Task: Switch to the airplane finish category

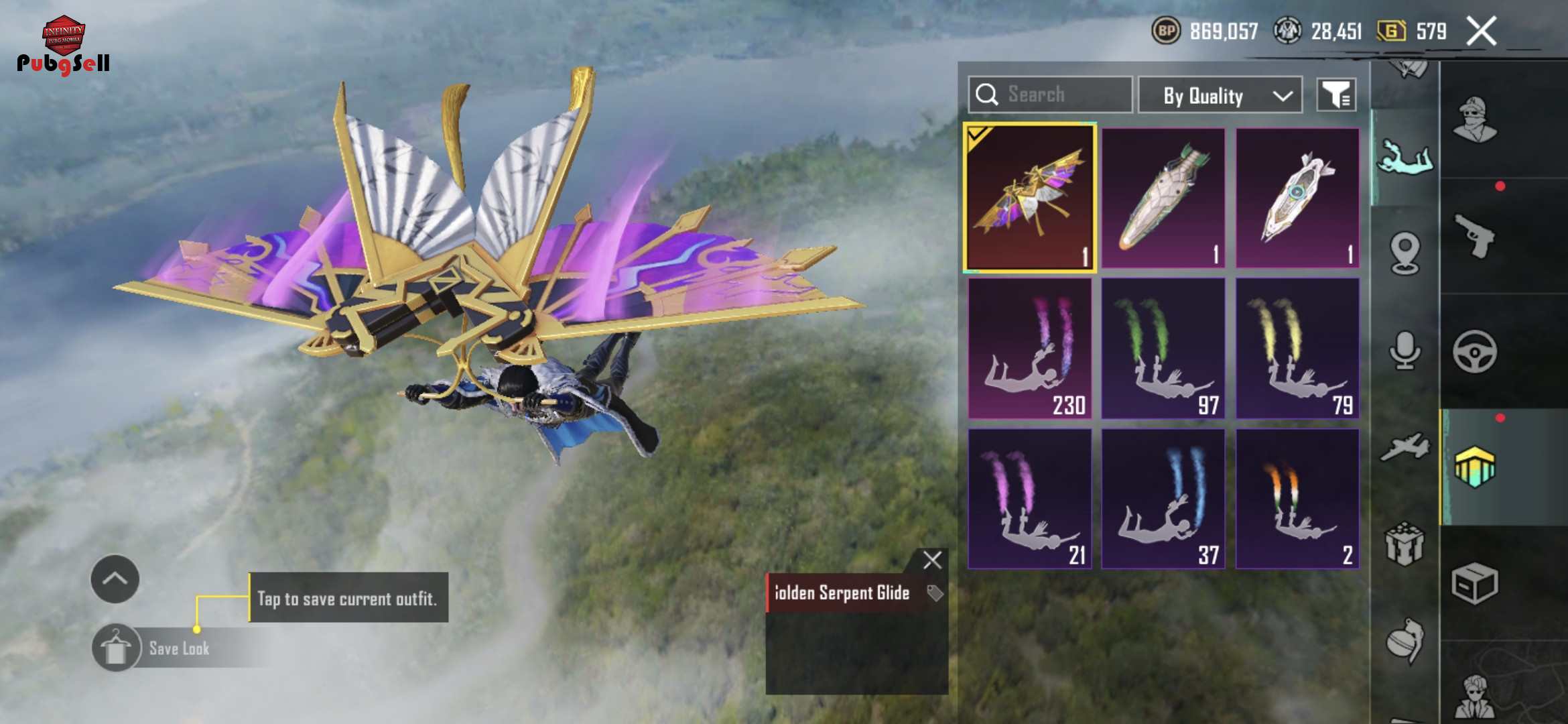Action: point(1404,447)
